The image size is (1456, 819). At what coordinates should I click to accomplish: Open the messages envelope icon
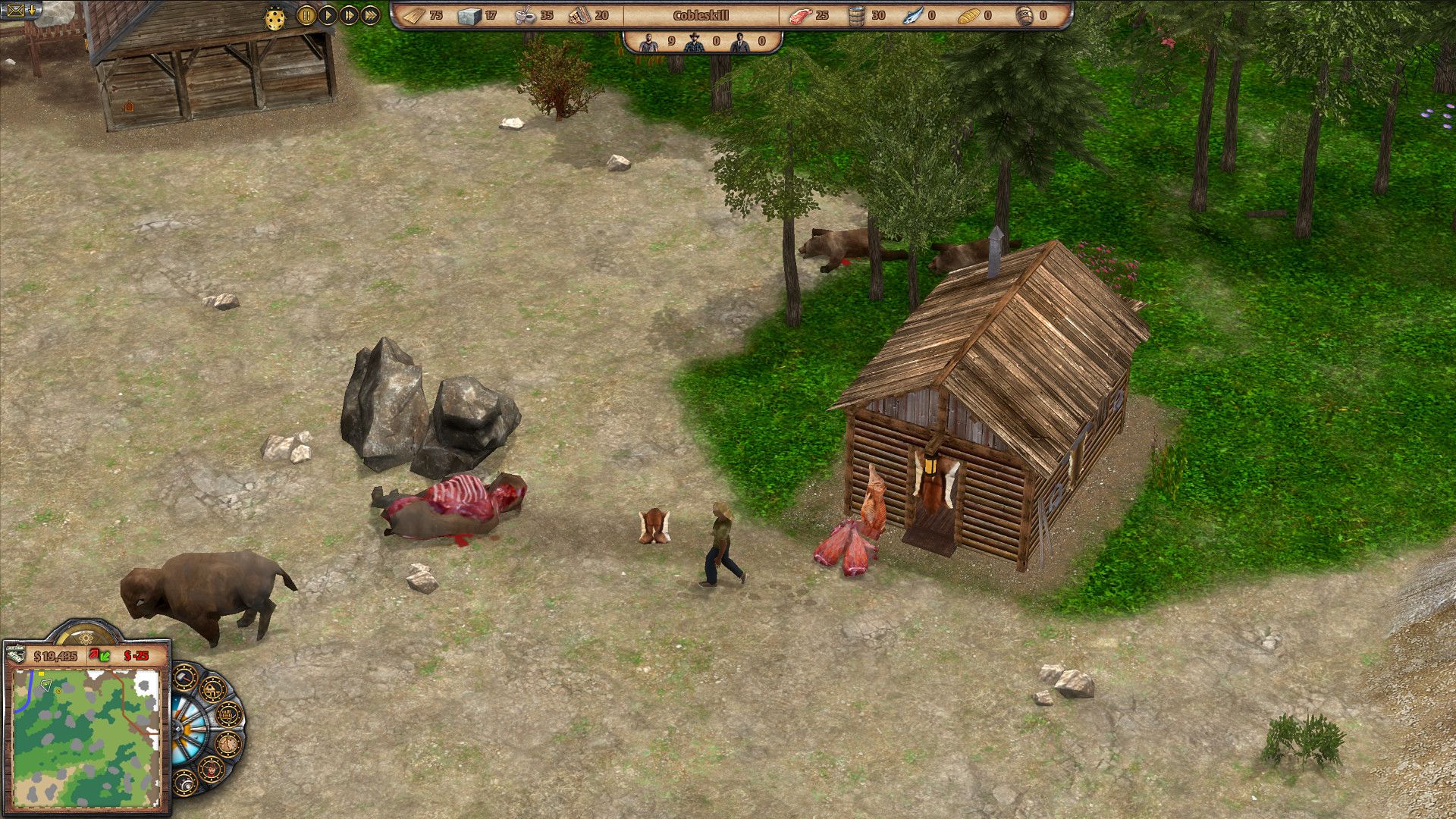15,10
